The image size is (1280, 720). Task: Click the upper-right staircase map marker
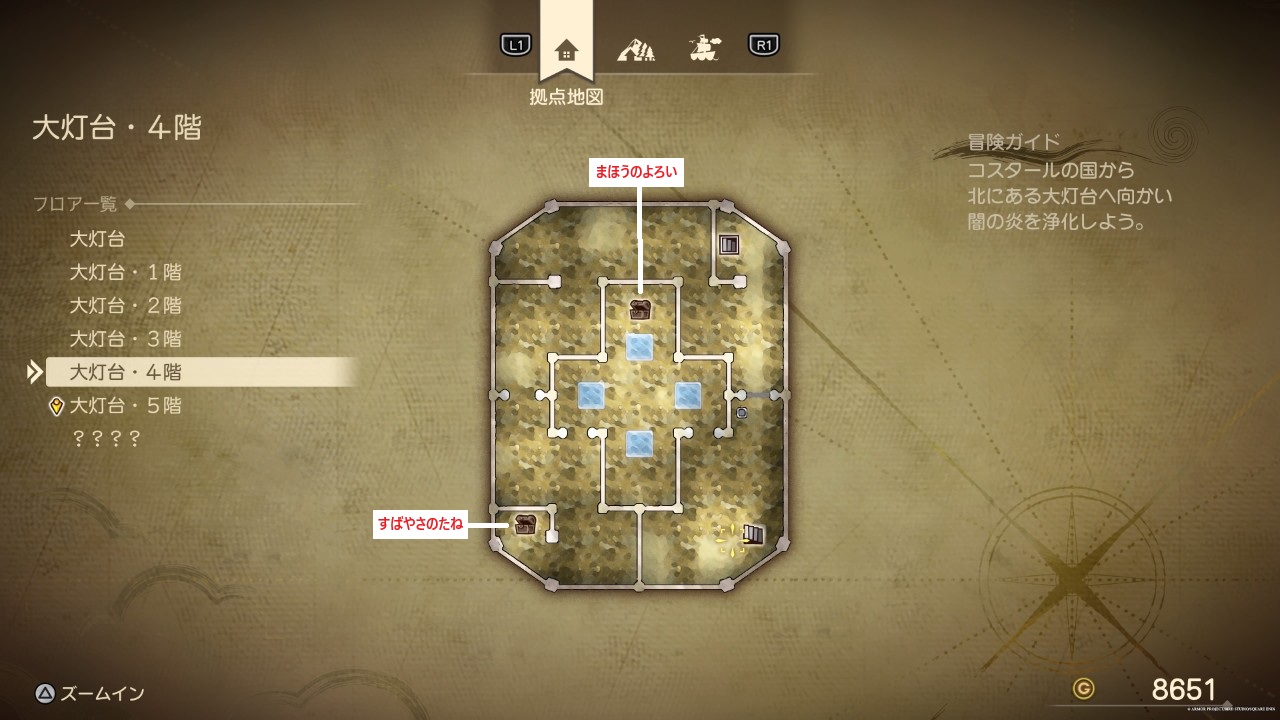[728, 244]
